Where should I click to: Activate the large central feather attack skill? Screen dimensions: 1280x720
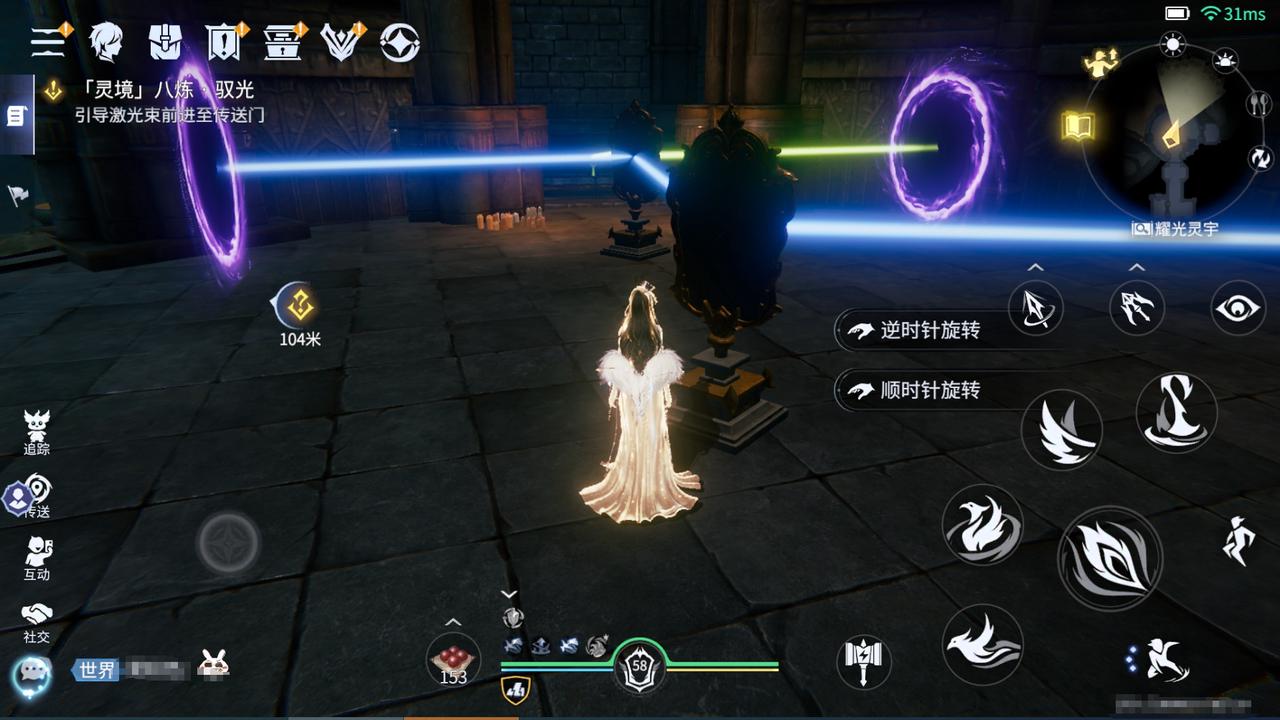point(1109,557)
